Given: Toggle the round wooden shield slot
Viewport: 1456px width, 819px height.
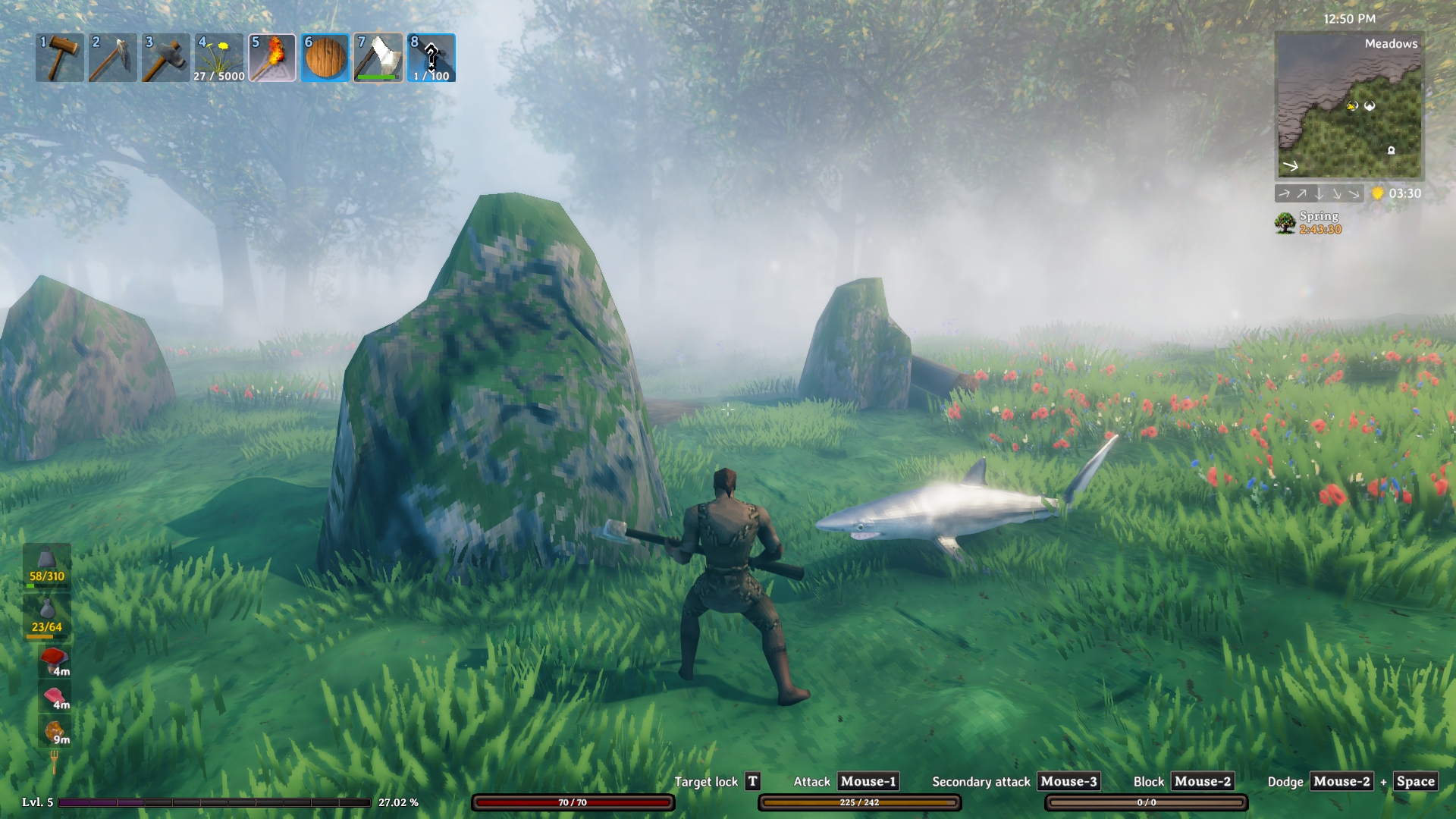Looking at the screenshot, I should pyautogui.click(x=325, y=58).
